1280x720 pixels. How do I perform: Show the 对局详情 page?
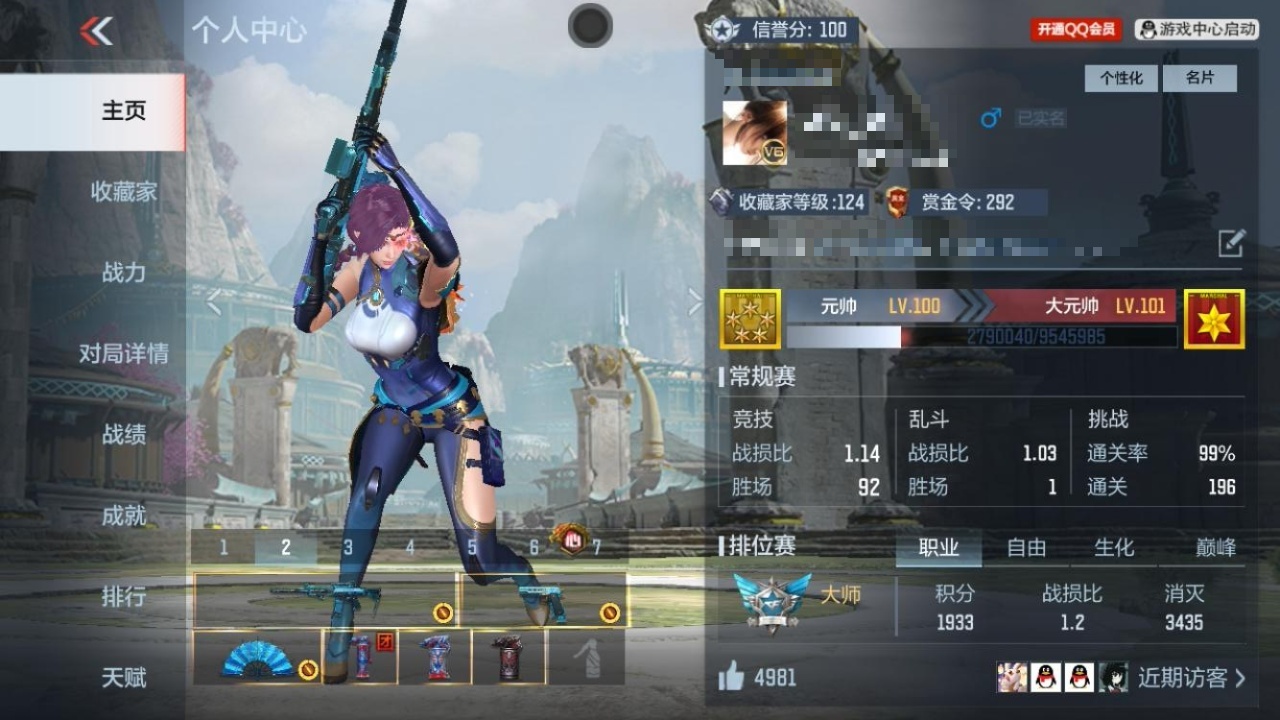(x=123, y=354)
